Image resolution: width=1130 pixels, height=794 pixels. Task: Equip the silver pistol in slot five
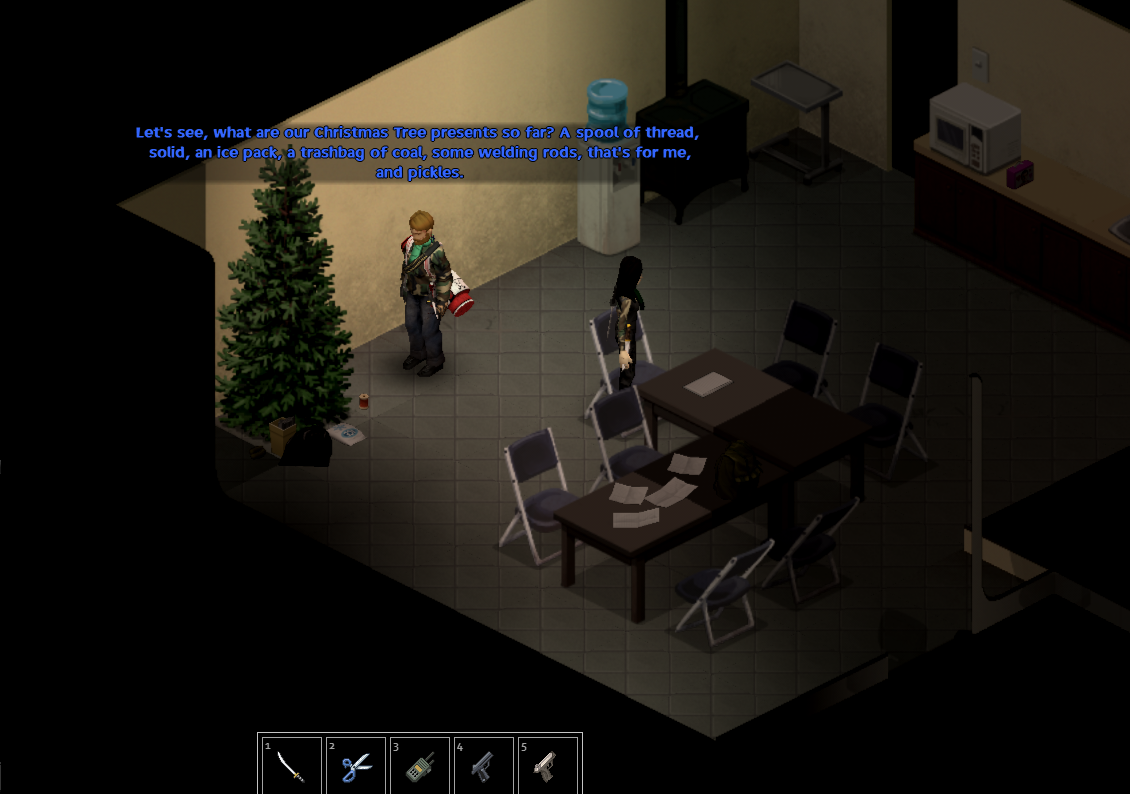click(x=547, y=766)
